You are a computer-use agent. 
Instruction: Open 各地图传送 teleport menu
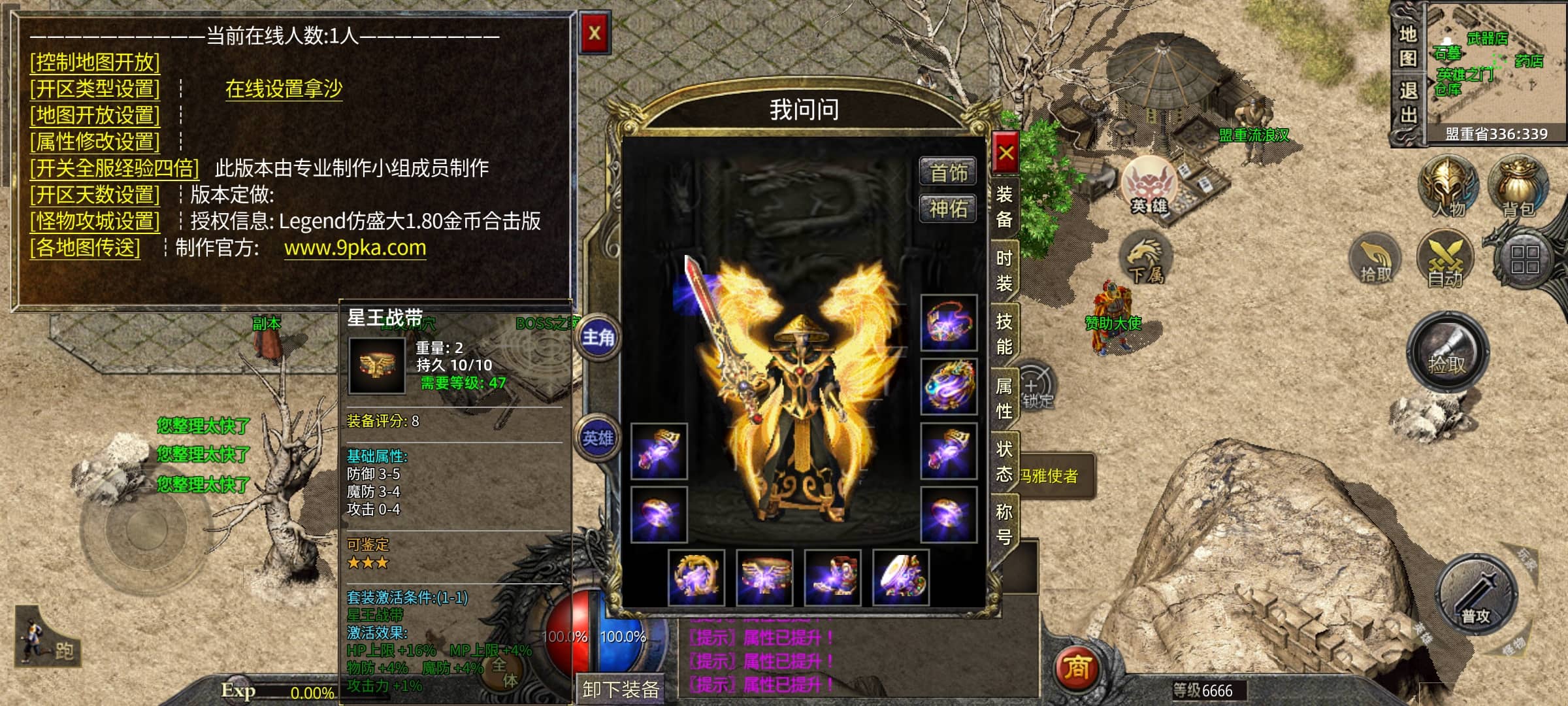point(85,248)
